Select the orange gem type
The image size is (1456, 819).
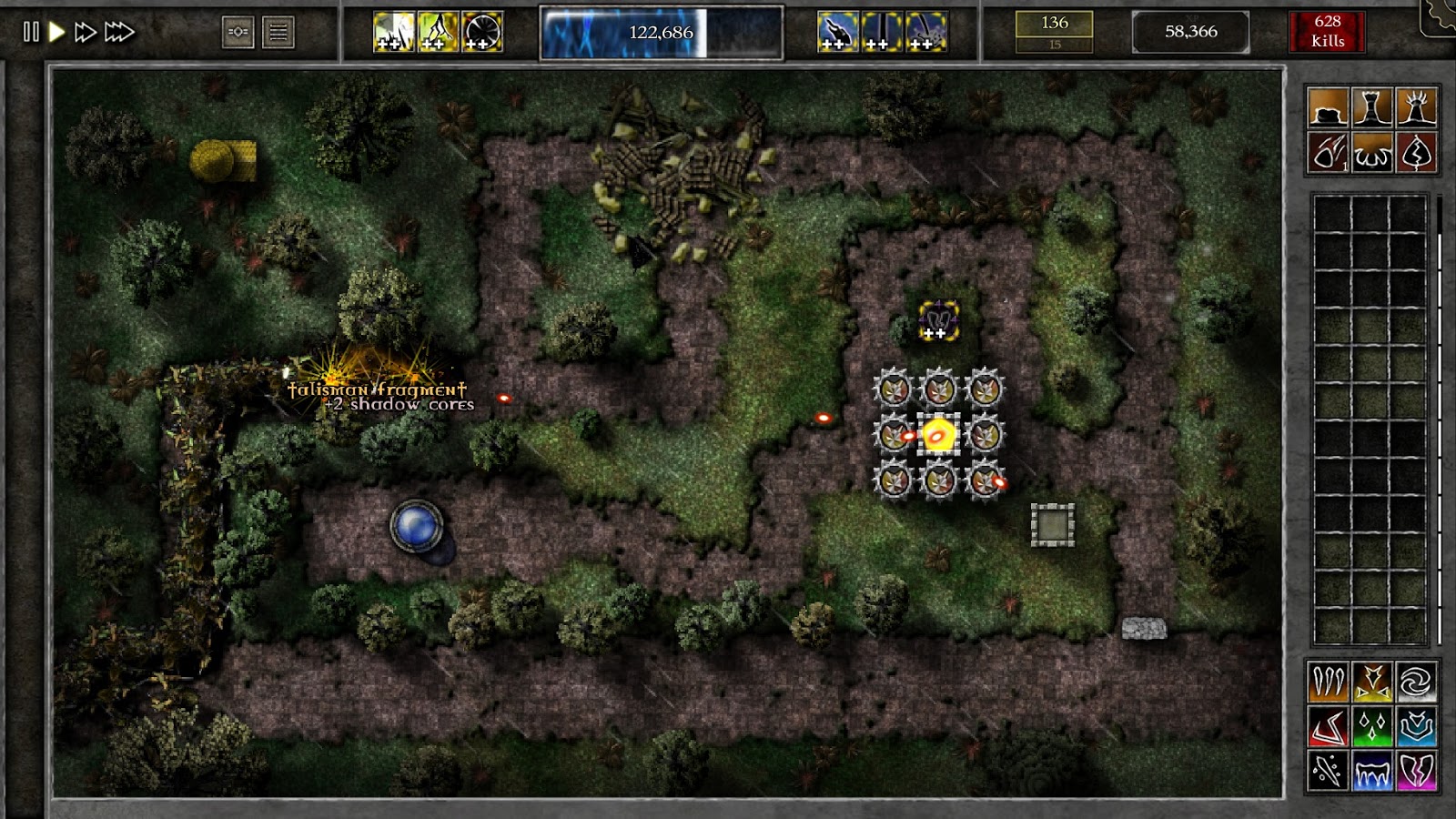1327,682
